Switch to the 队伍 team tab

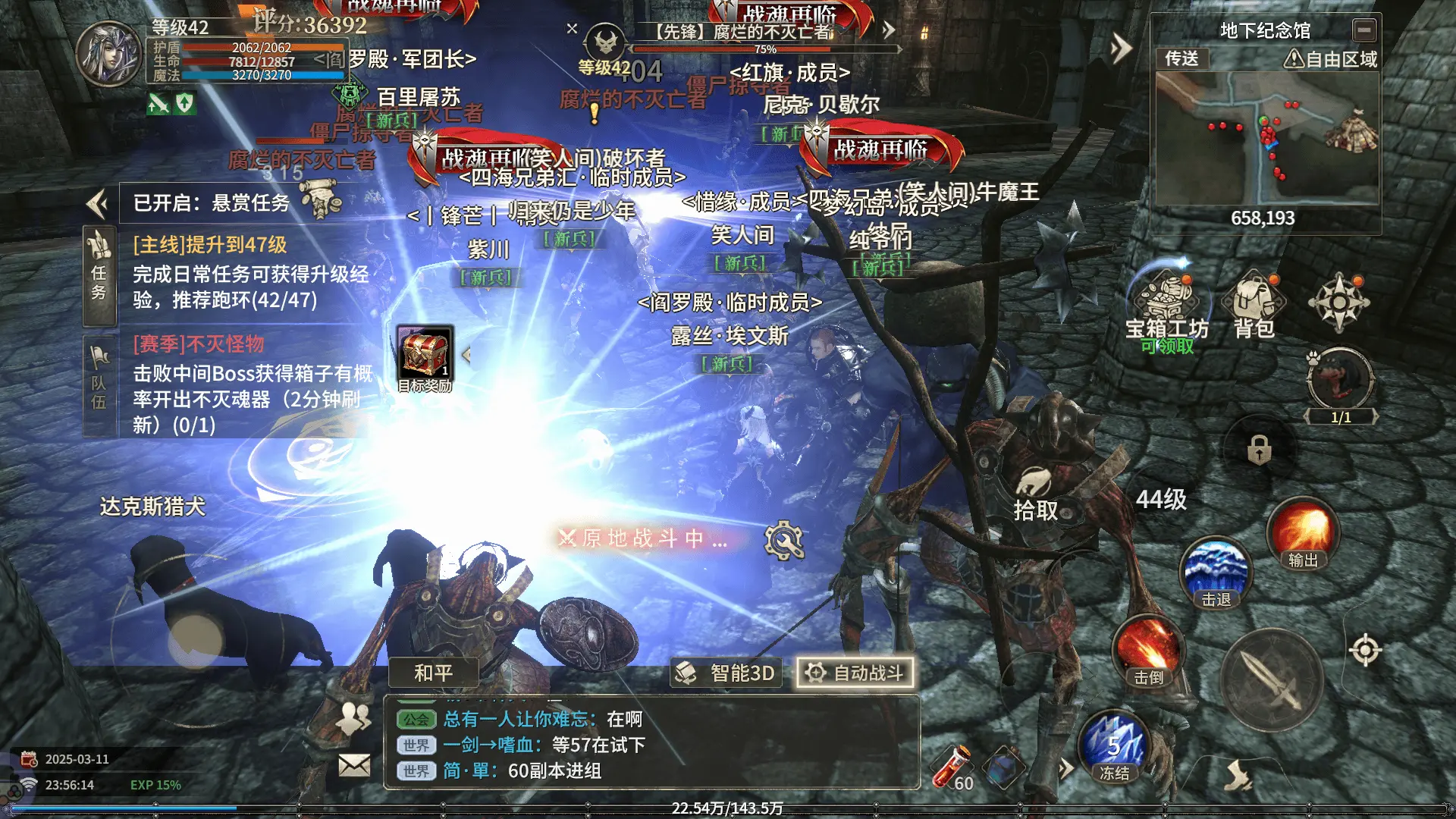[99, 376]
